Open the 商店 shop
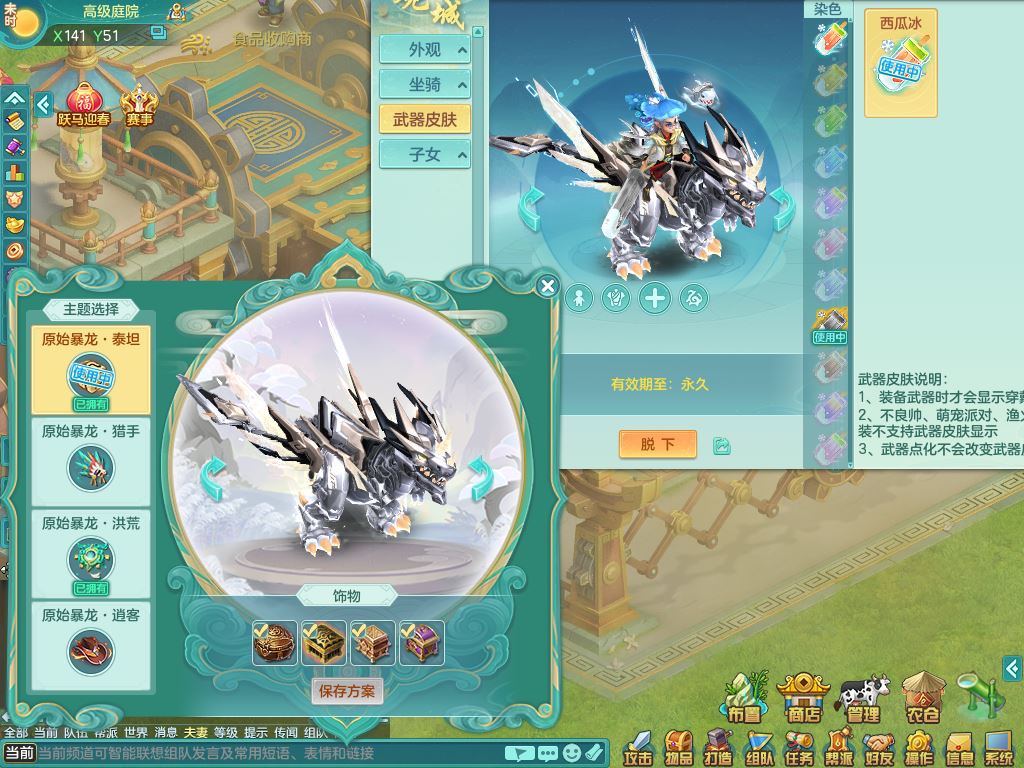Image resolution: width=1024 pixels, height=768 pixels. [804, 698]
